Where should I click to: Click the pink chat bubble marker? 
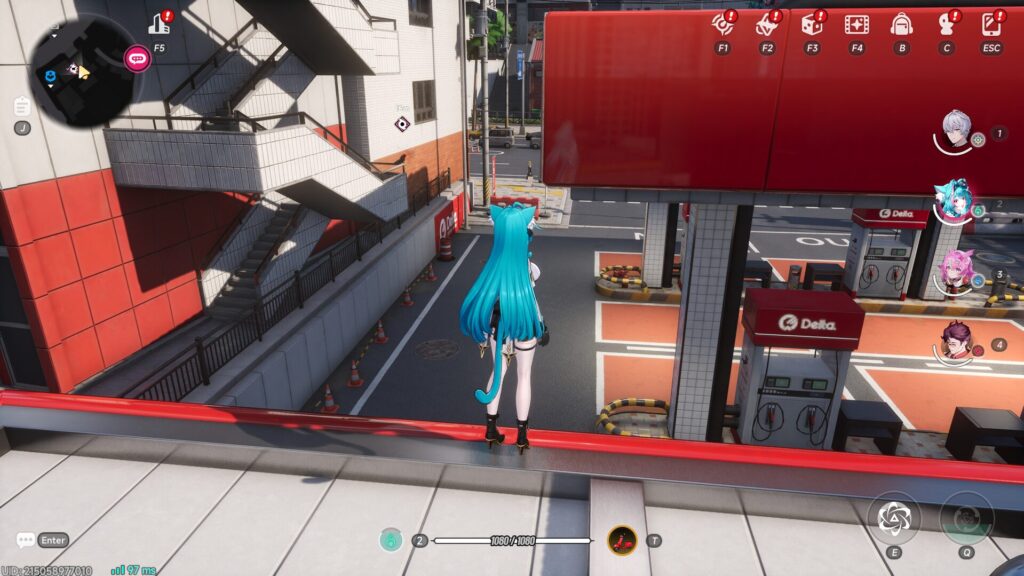point(136,58)
